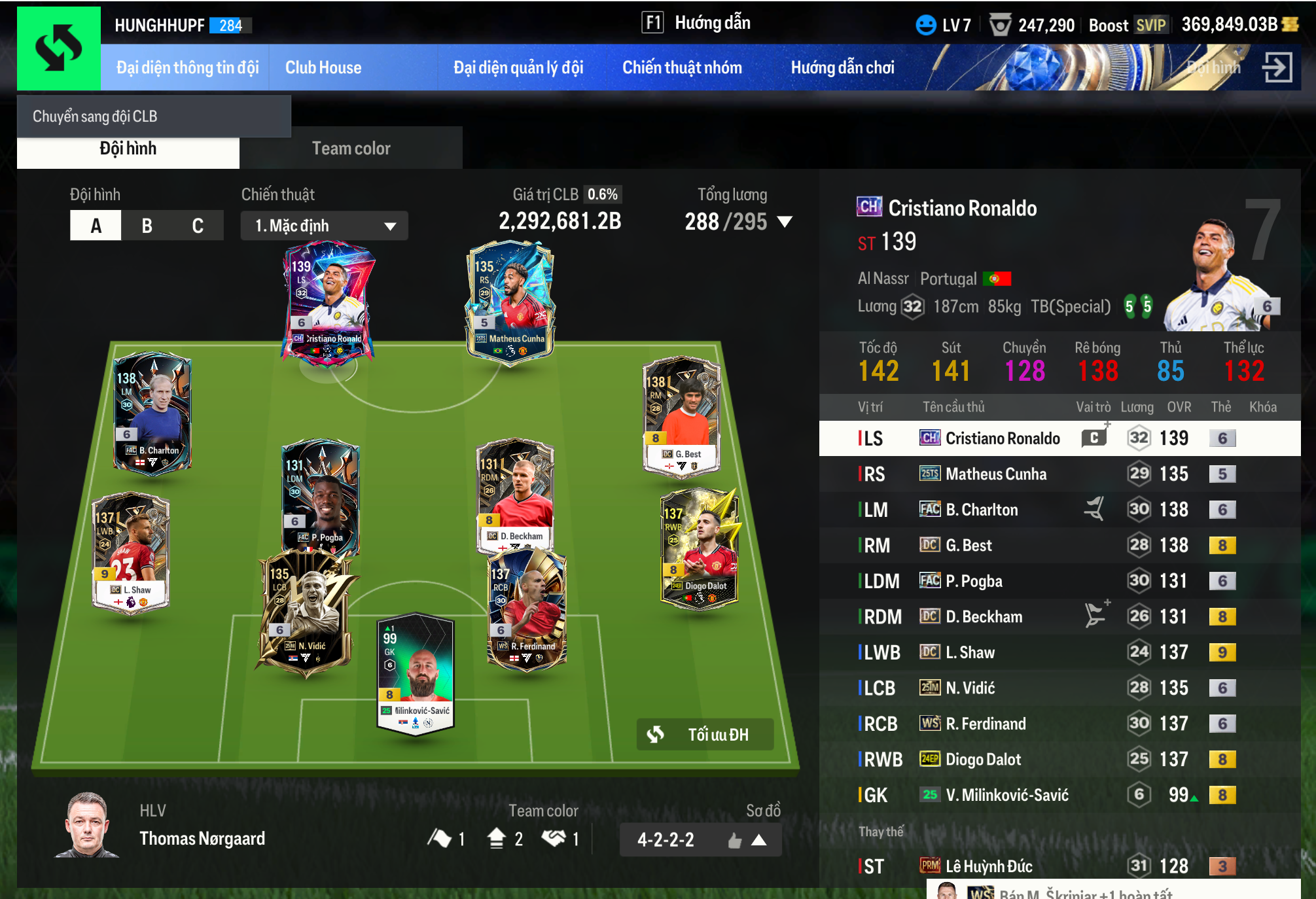1316x899 pixels.
Task: Open the Chiến thuật Mặc định dropdown
Action: tap(325, 226)
